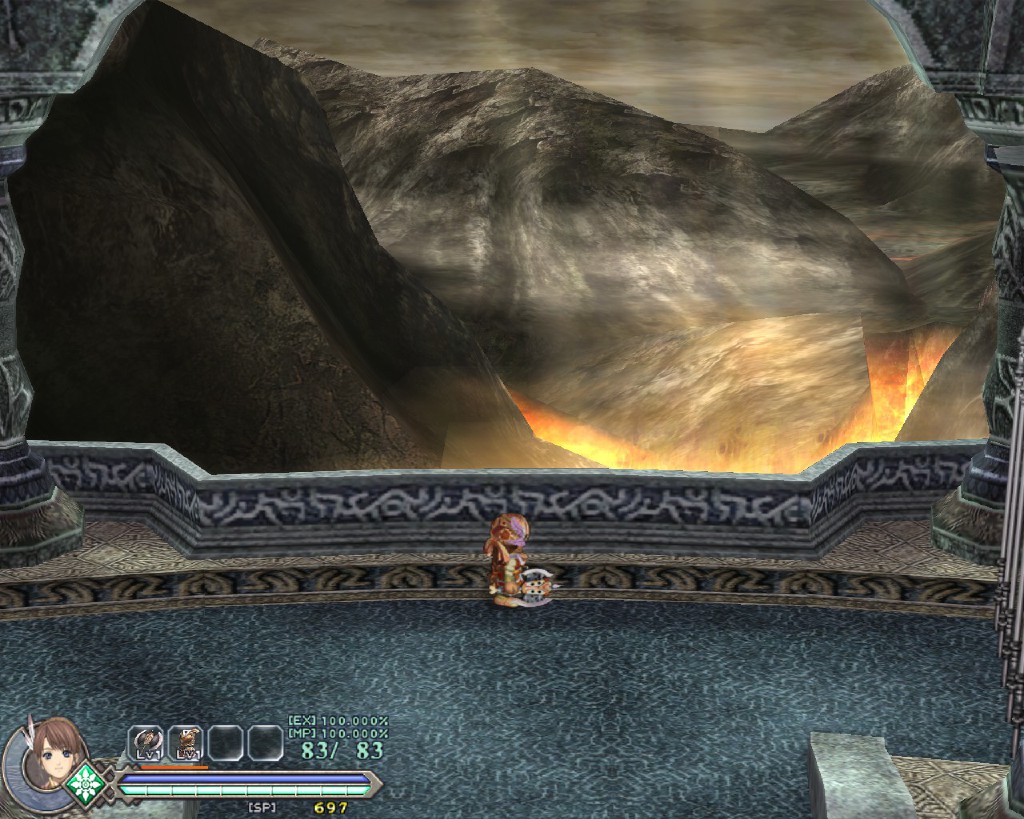
Task: Select the axe weapon slot
Action: 146,742
